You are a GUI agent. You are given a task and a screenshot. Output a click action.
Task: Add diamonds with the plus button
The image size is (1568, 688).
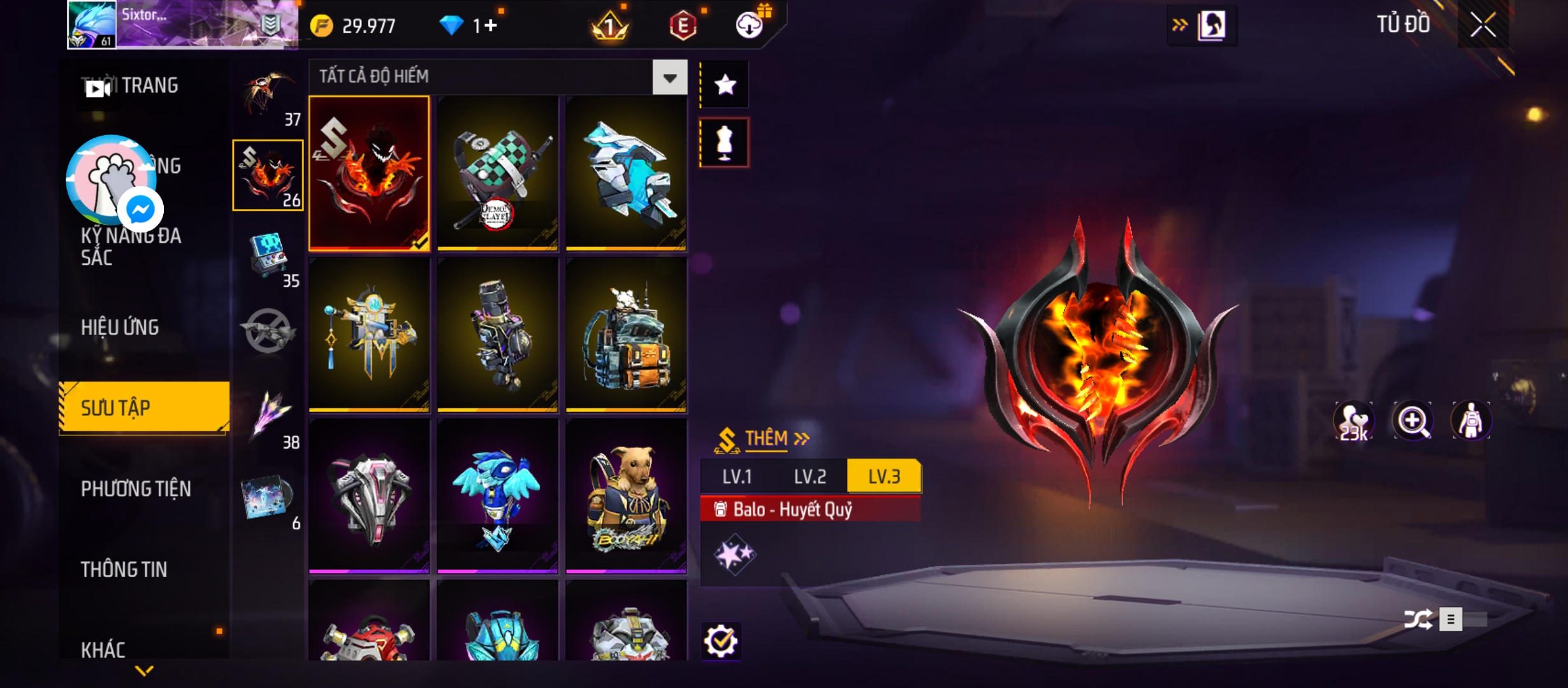(x=490, y=25)
